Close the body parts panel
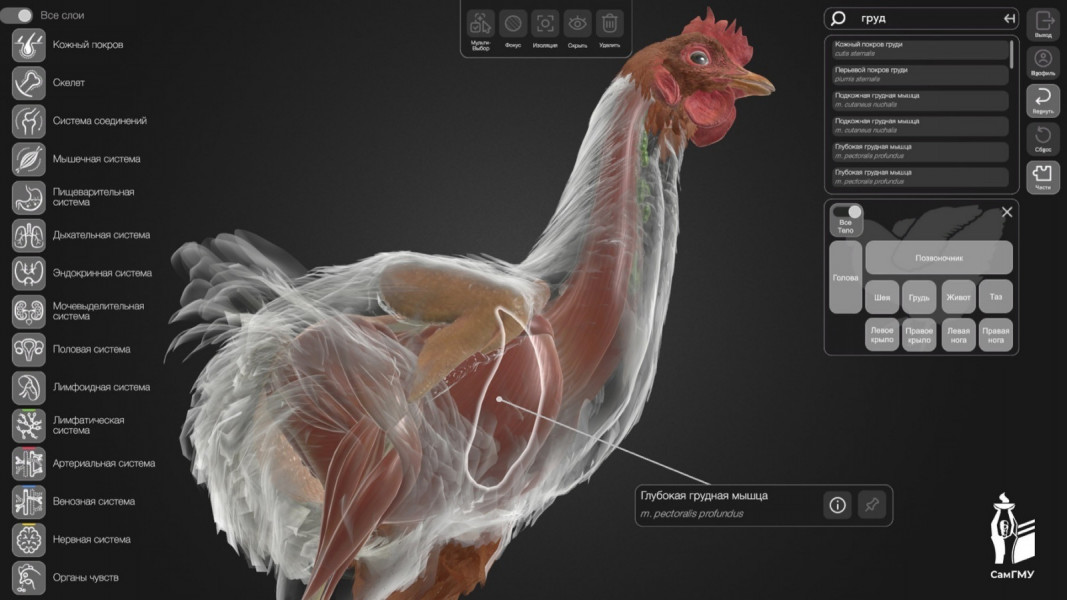1067x600 pixels. click(1007, 212)
